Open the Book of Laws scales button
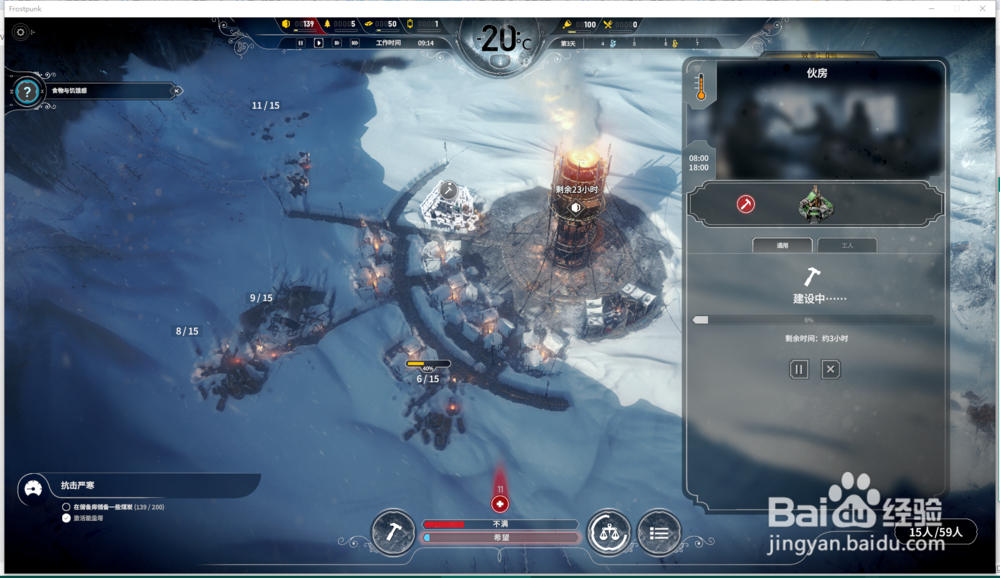The width and height of the screenshot is (1000, 578). [609, 532]
